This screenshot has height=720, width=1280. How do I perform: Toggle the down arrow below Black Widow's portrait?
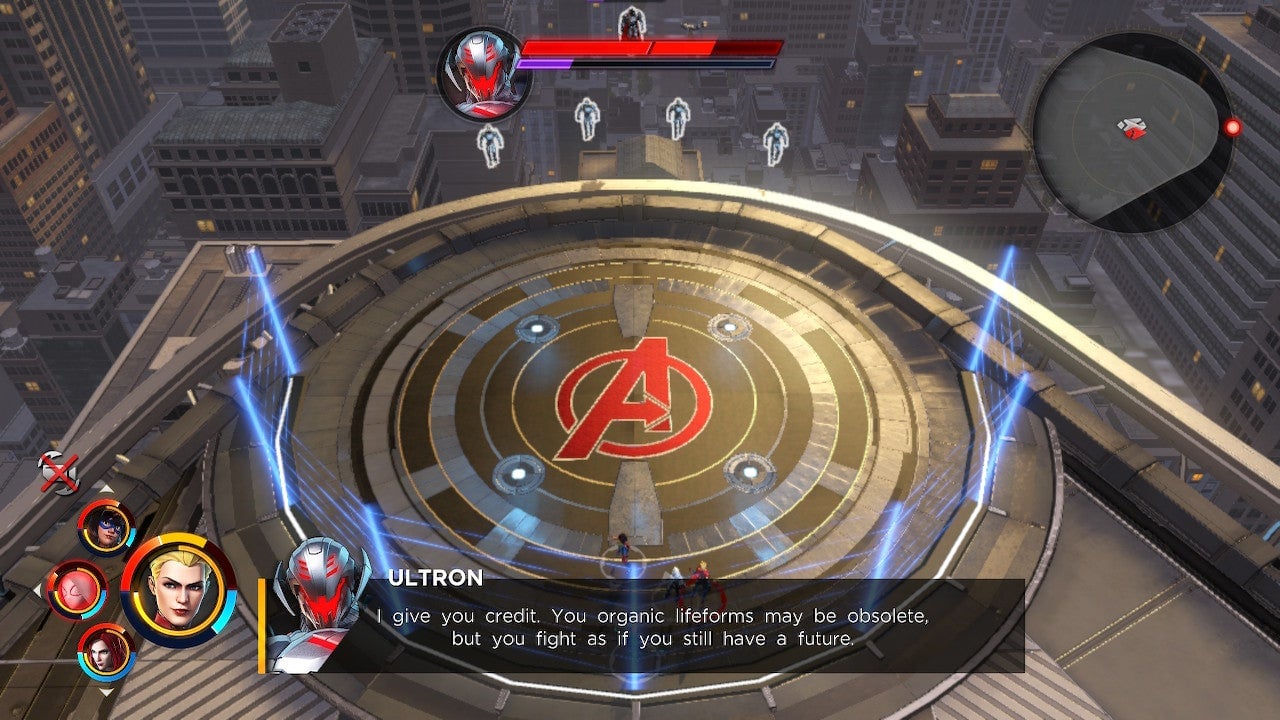click(x=105, y=689)
